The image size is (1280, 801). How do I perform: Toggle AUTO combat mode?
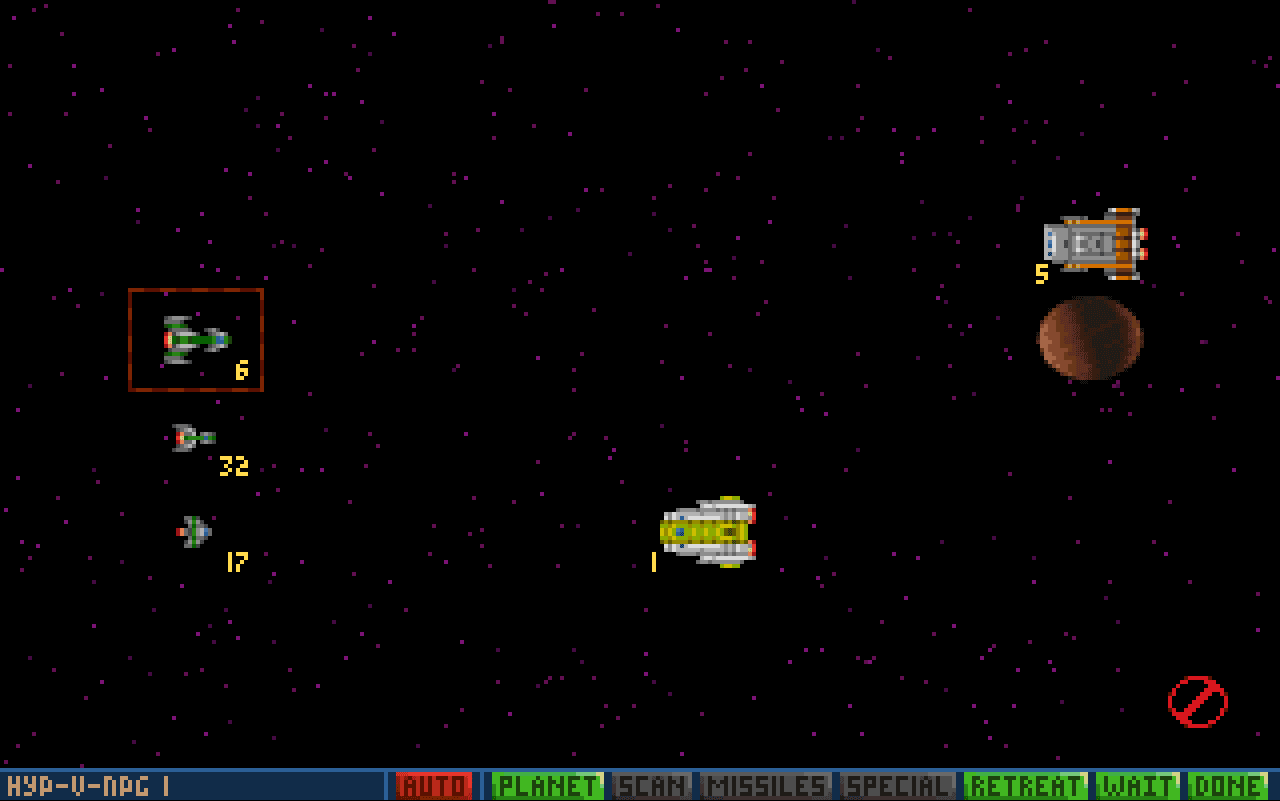pos(433,786)
